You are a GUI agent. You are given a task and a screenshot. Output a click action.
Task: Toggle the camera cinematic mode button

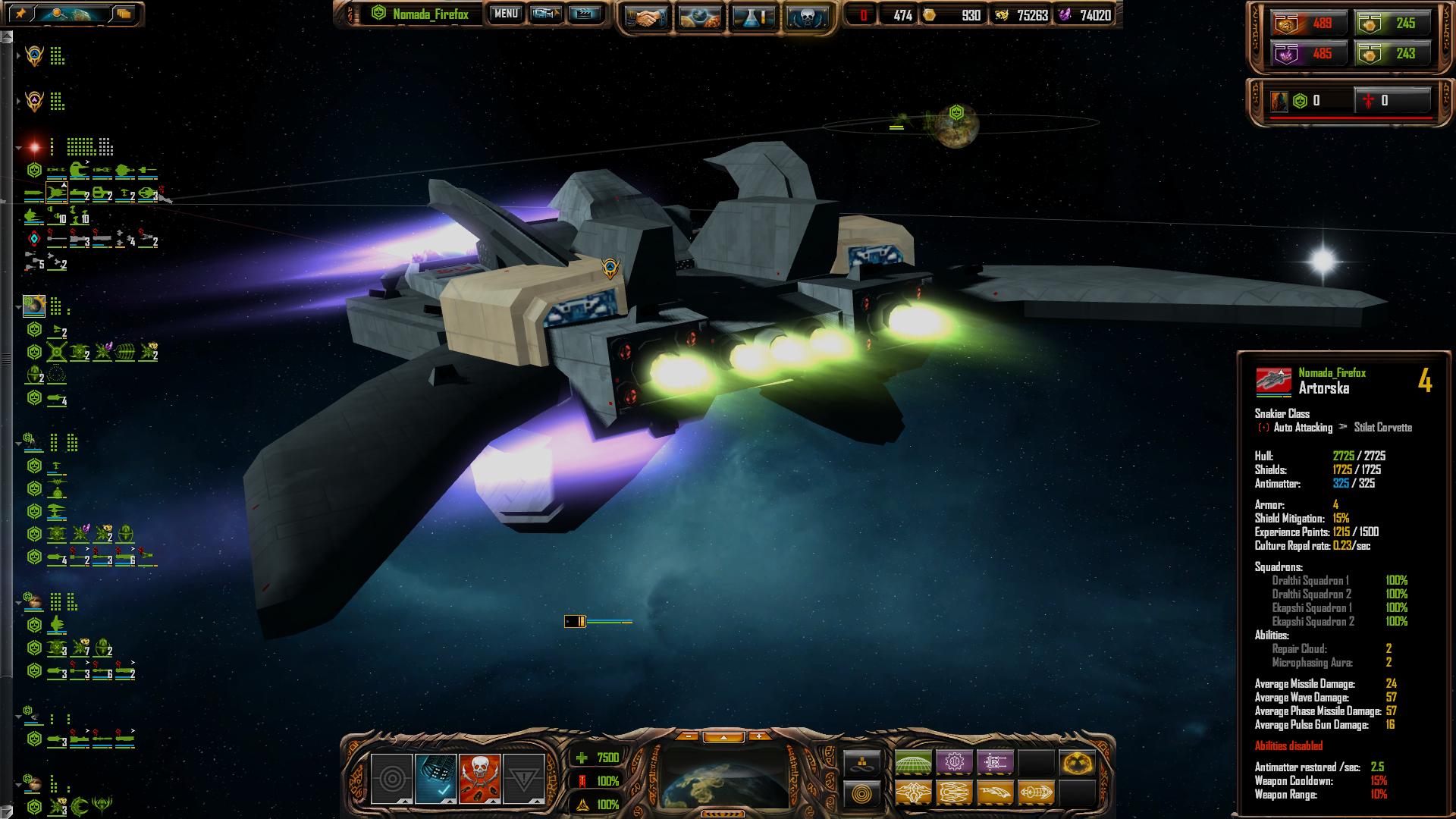(x=545, y=14)
